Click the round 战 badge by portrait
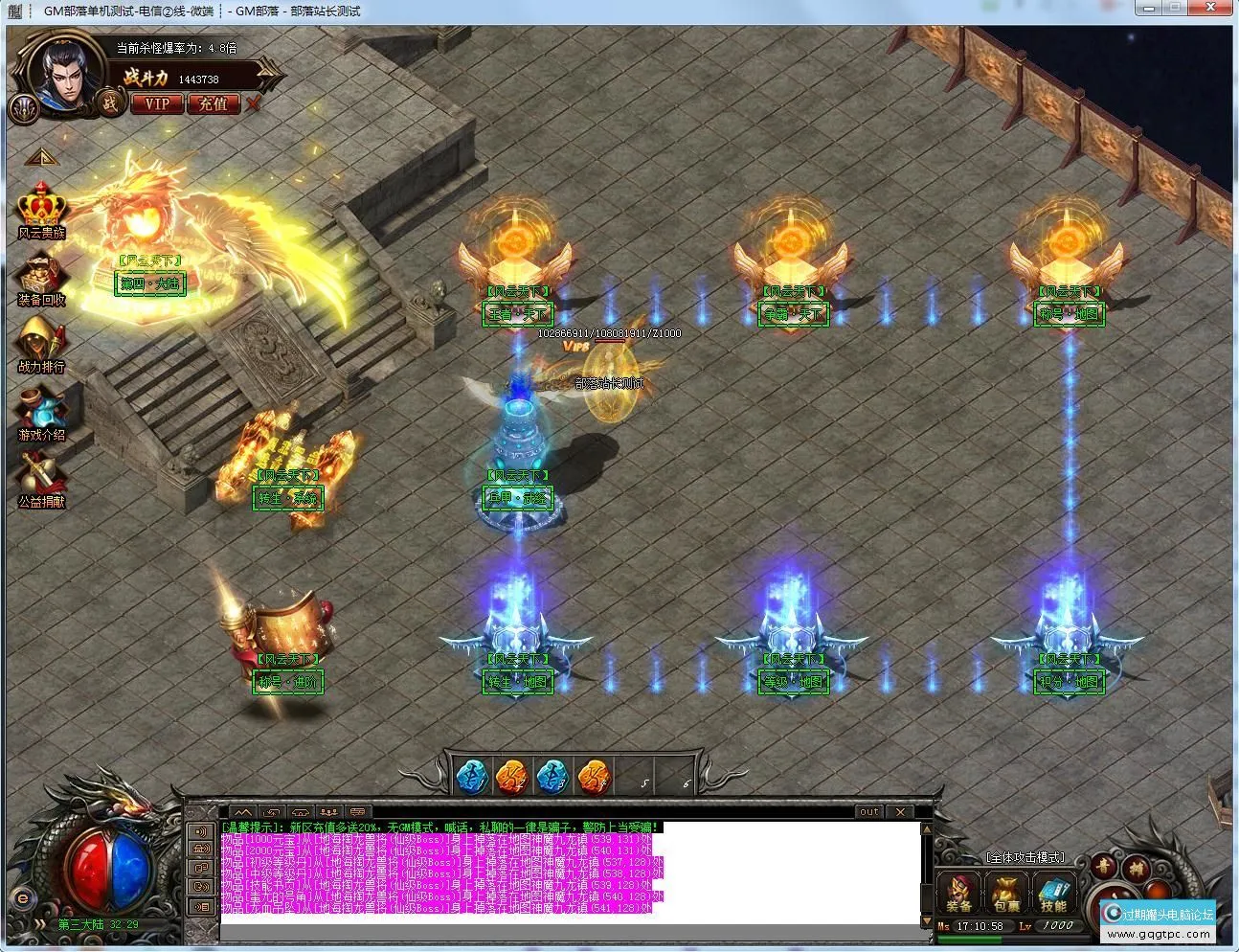 [x=110, y=102]
